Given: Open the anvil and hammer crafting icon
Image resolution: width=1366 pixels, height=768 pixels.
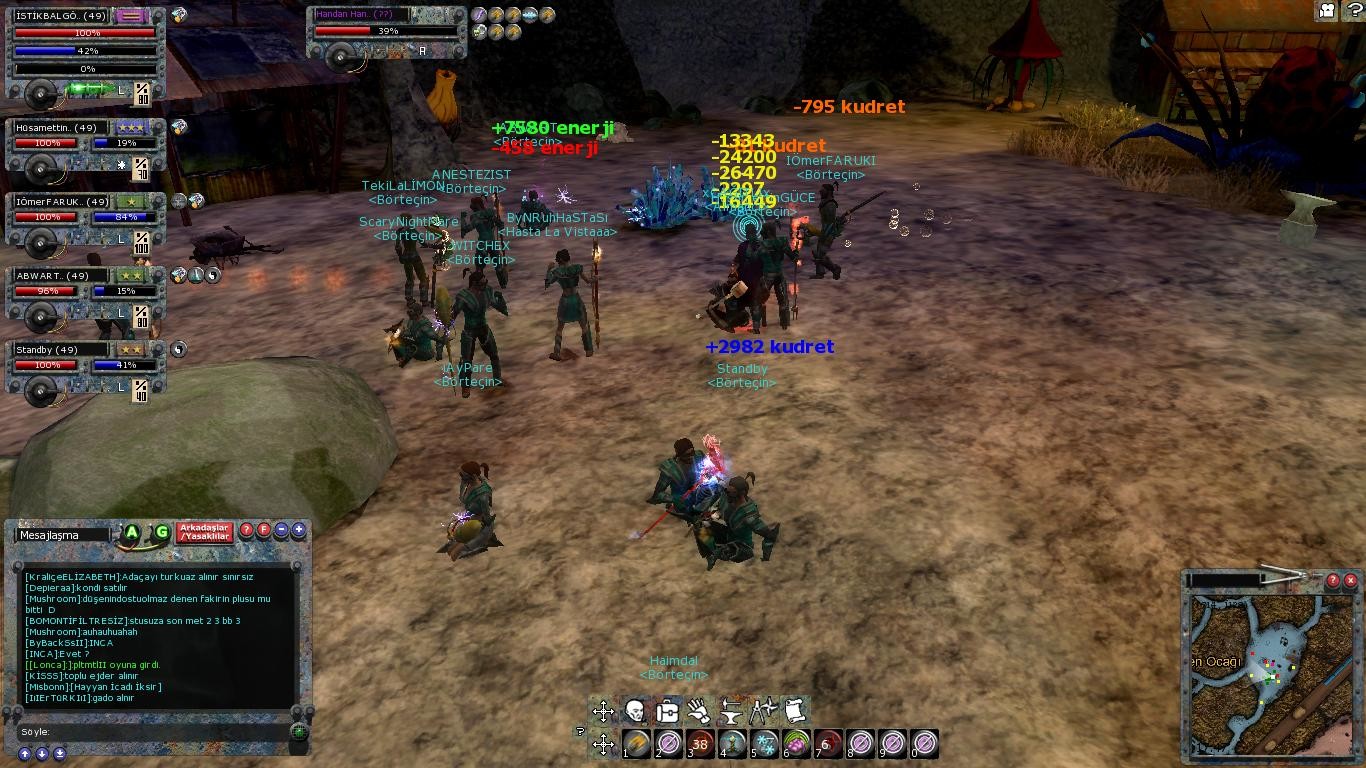Looking at the screenshot, I should pyautogui.click(x=731, y=711).
